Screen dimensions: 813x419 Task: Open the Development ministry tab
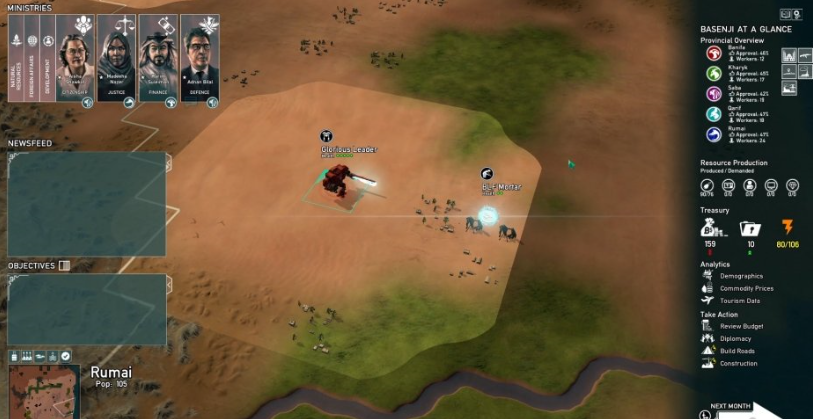[47, 60]
